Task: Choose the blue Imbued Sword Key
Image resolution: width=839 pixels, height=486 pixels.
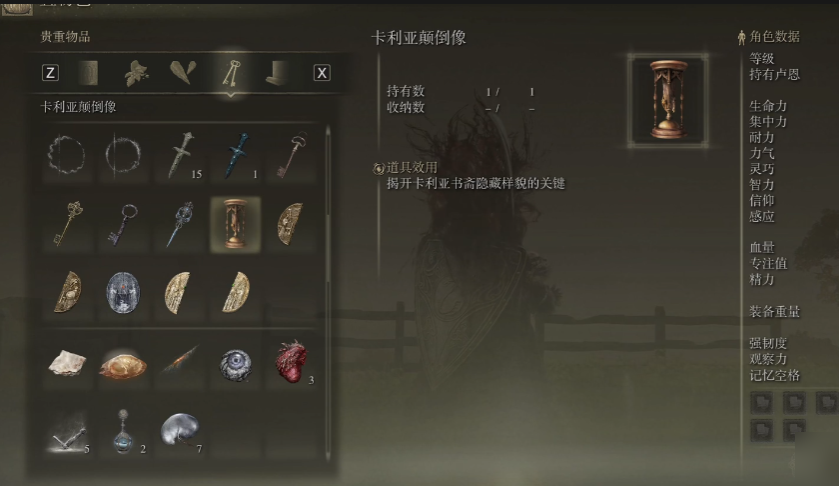Action: (236, 155)
